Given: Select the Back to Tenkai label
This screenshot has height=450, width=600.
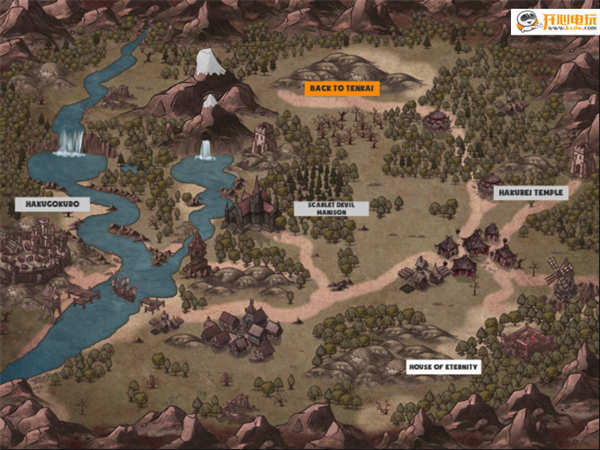Looking at the screenshot, I should (343, 89).
